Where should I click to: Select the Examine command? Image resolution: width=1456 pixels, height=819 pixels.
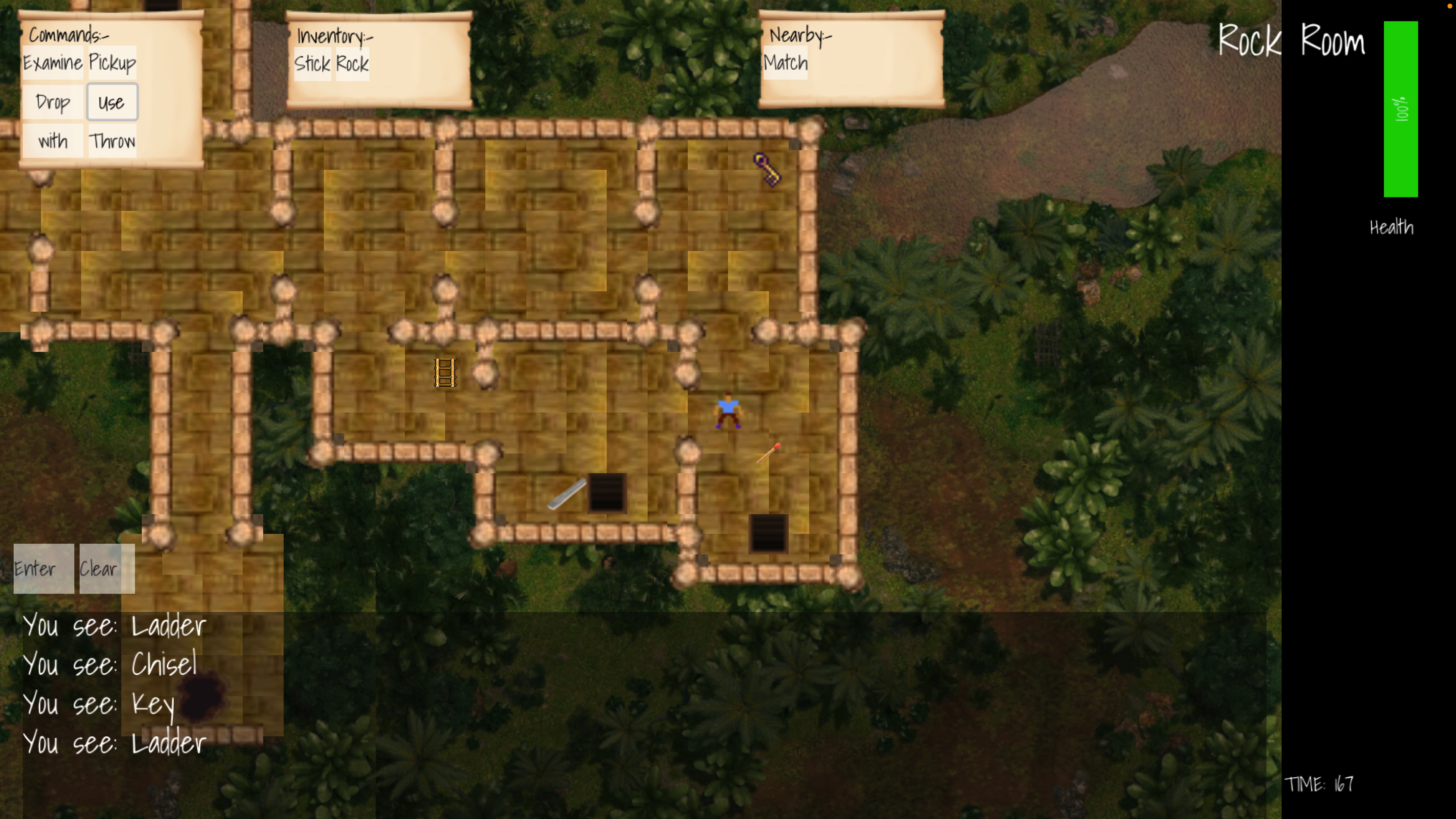click(53, 62)
